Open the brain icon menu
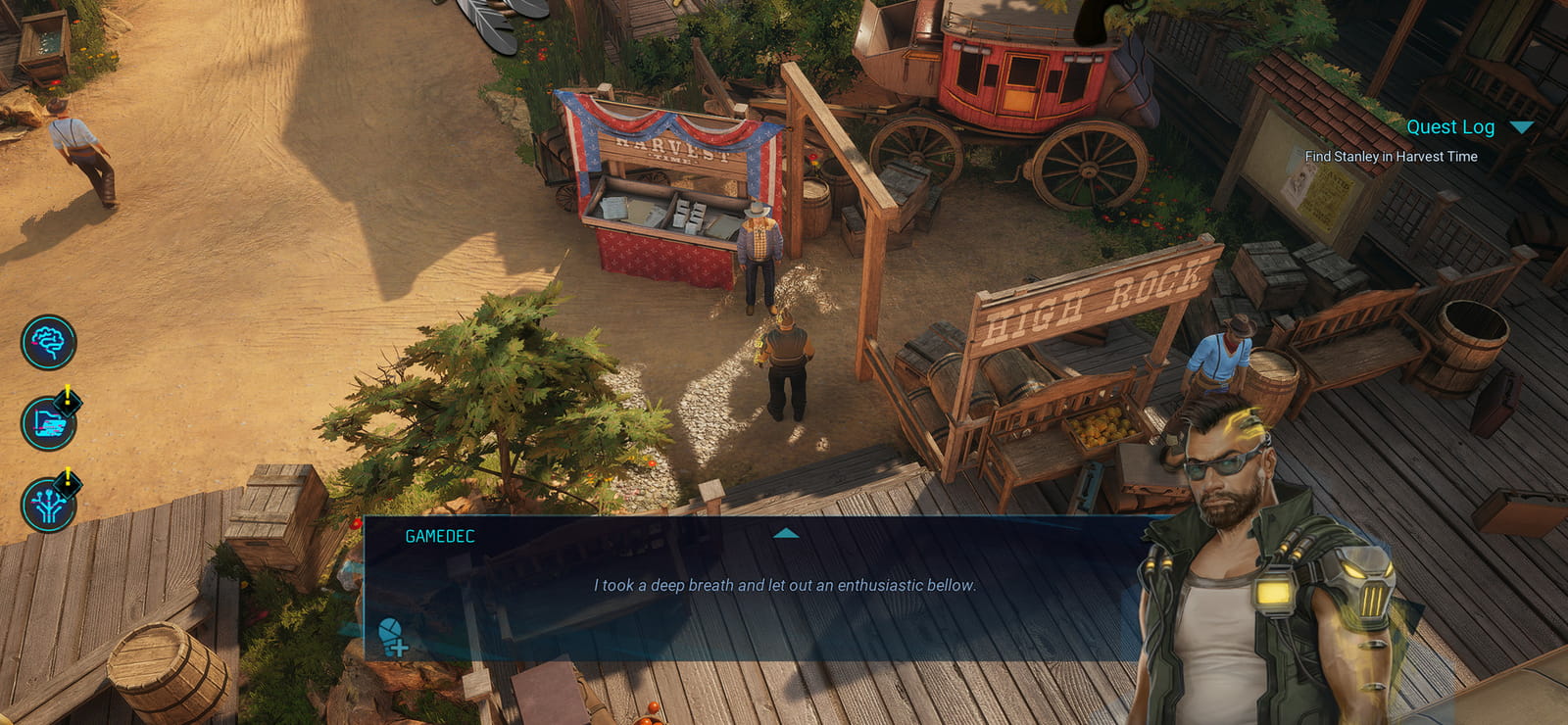The width and height of the screenshot is (1568, 725). (x=49, y=342)
